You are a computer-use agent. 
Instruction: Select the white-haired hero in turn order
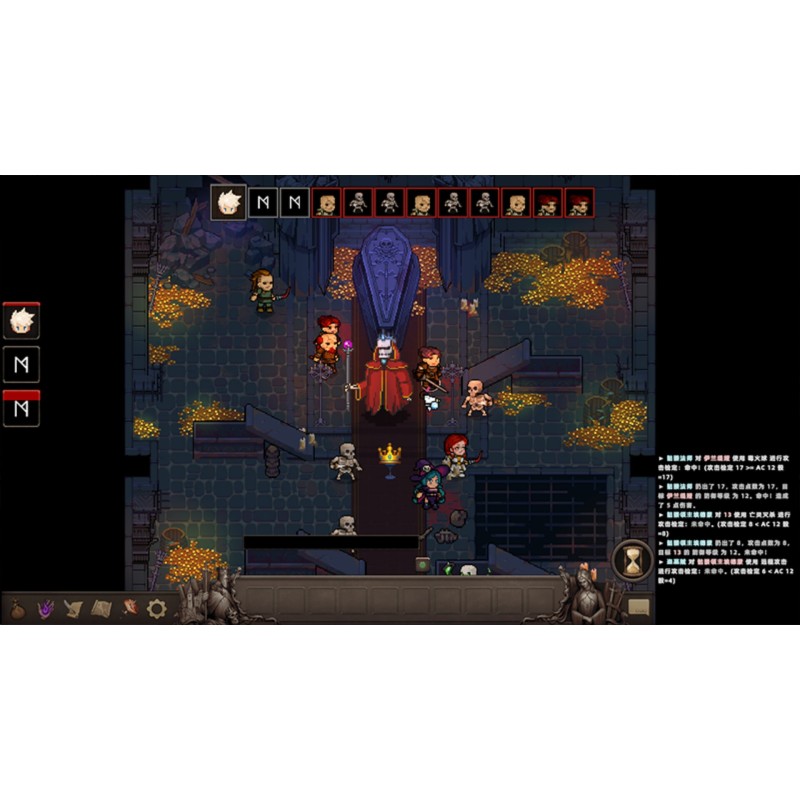230,203
